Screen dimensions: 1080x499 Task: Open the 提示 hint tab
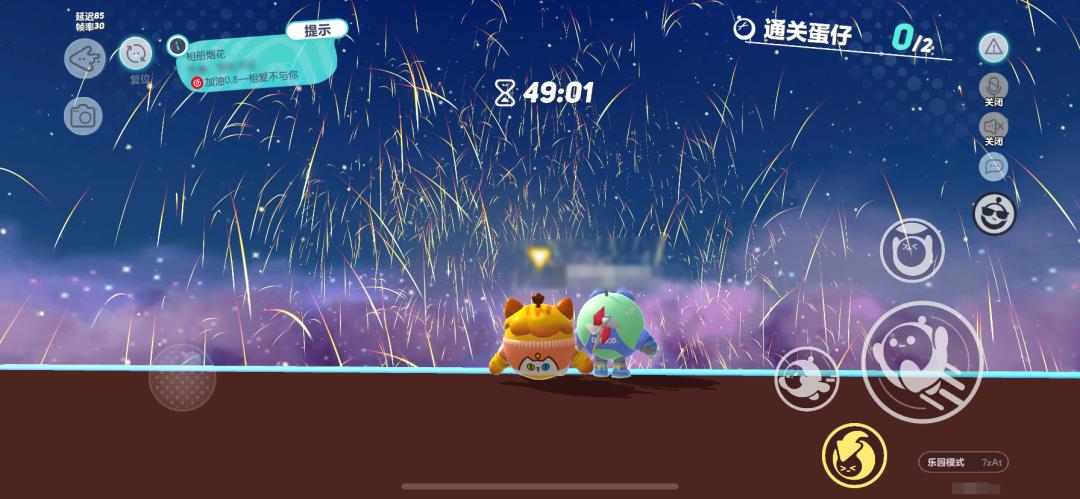click(x=317, y=30)
